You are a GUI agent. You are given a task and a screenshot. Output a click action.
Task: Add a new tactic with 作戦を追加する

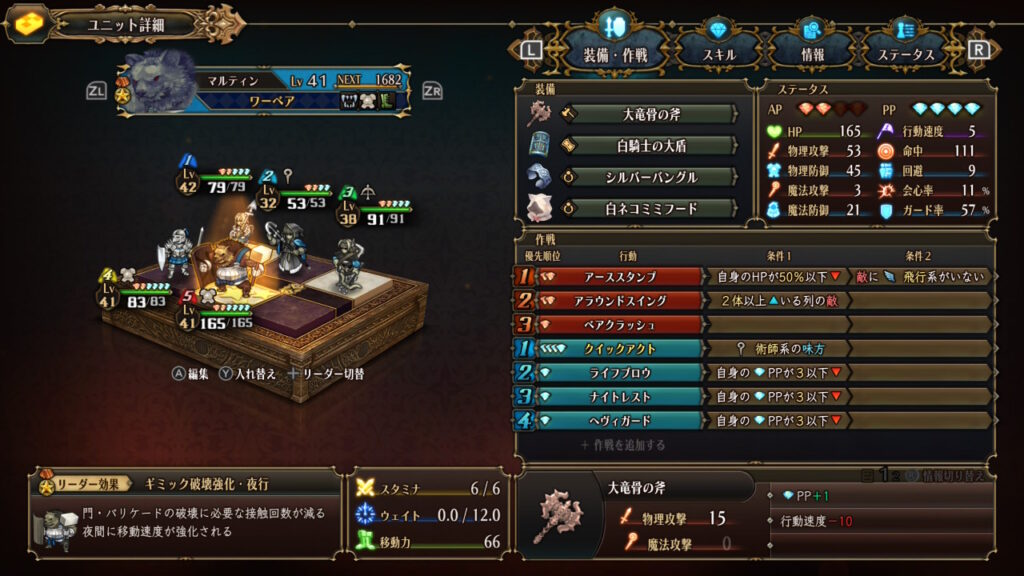point(622,445)
